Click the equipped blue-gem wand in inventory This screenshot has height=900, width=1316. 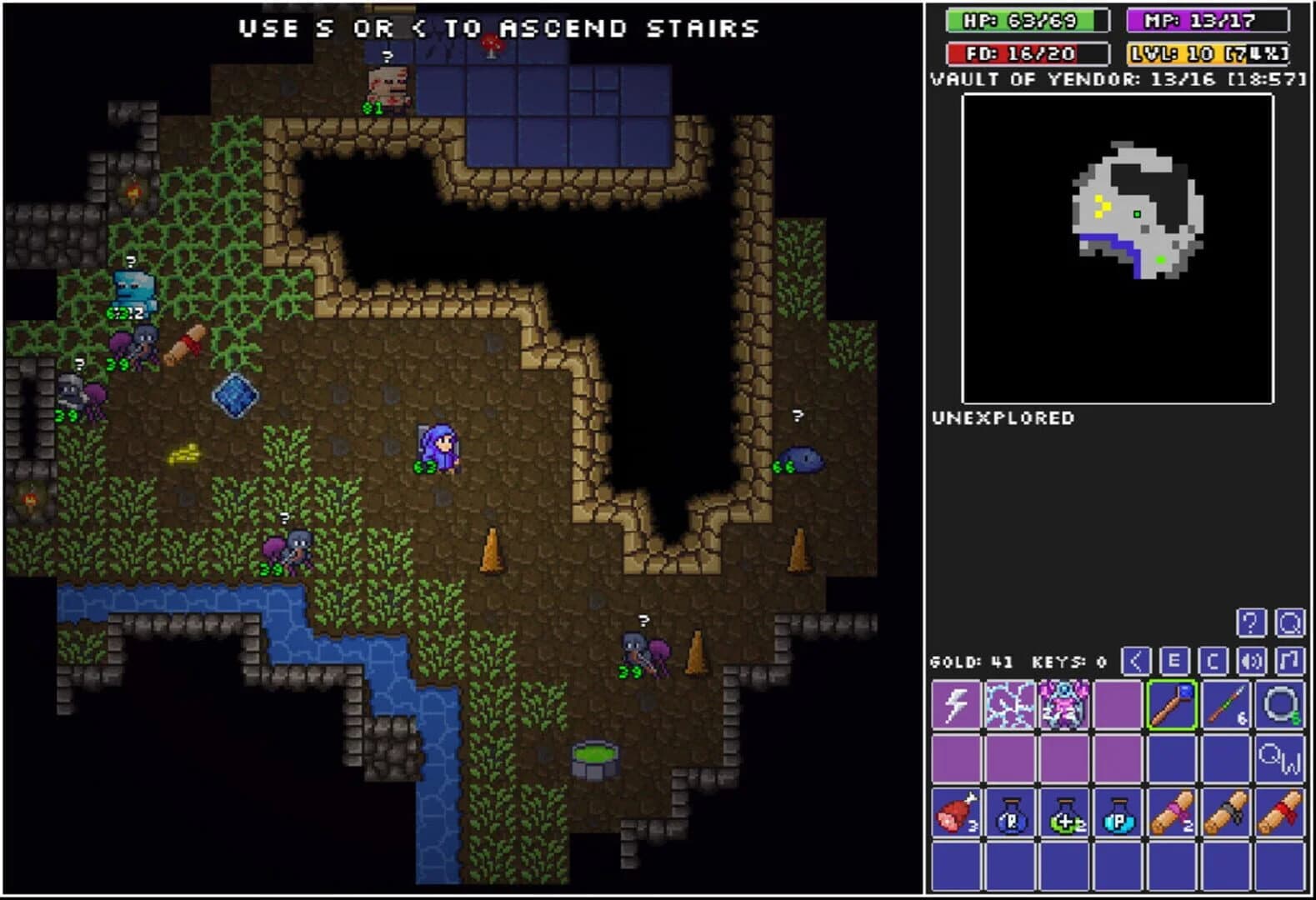(x=1171, y=704)
